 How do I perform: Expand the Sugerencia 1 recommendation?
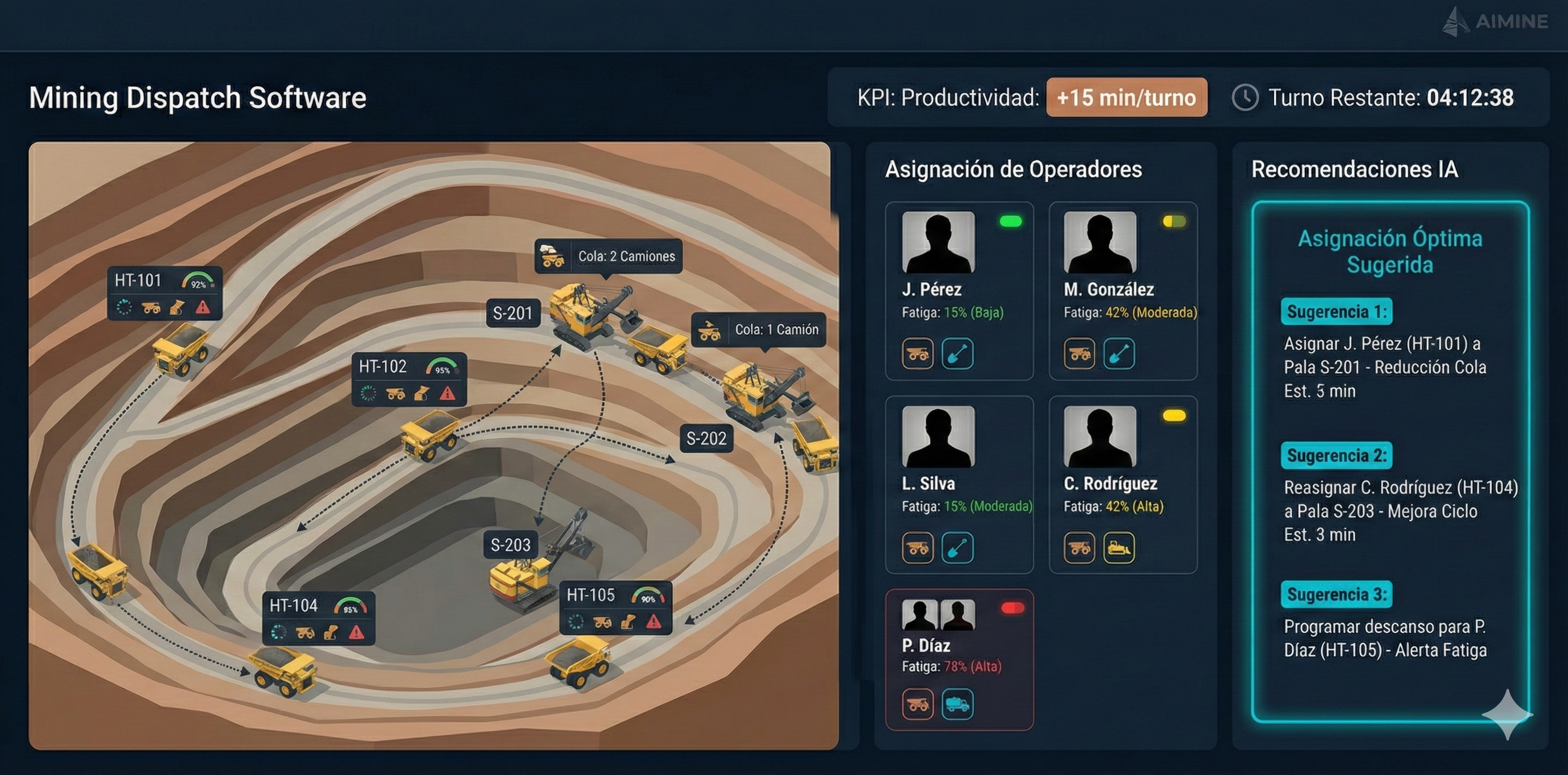pos(1336,312)
